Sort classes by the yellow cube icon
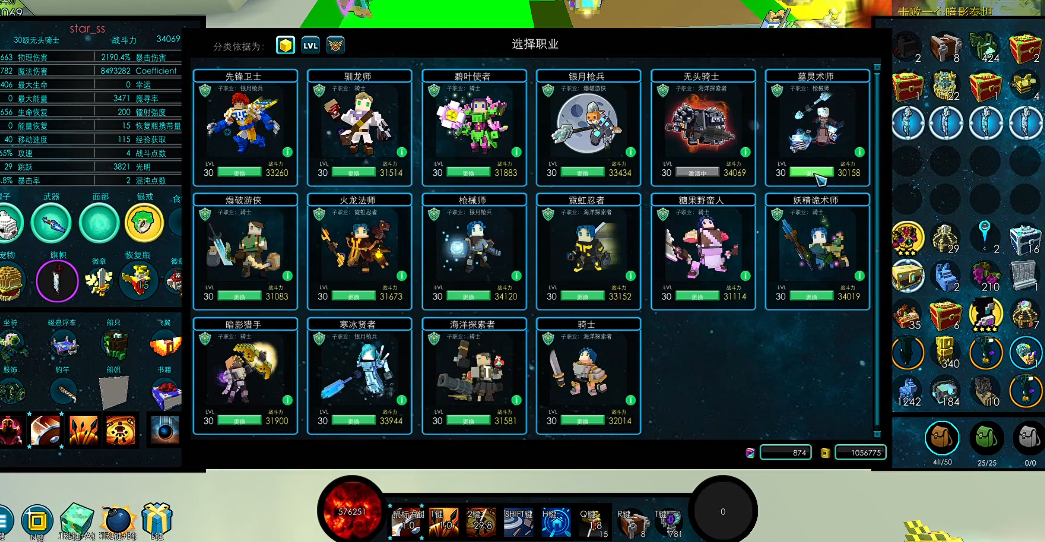This screenshot has height=542, width=1045. pos(286,45)
